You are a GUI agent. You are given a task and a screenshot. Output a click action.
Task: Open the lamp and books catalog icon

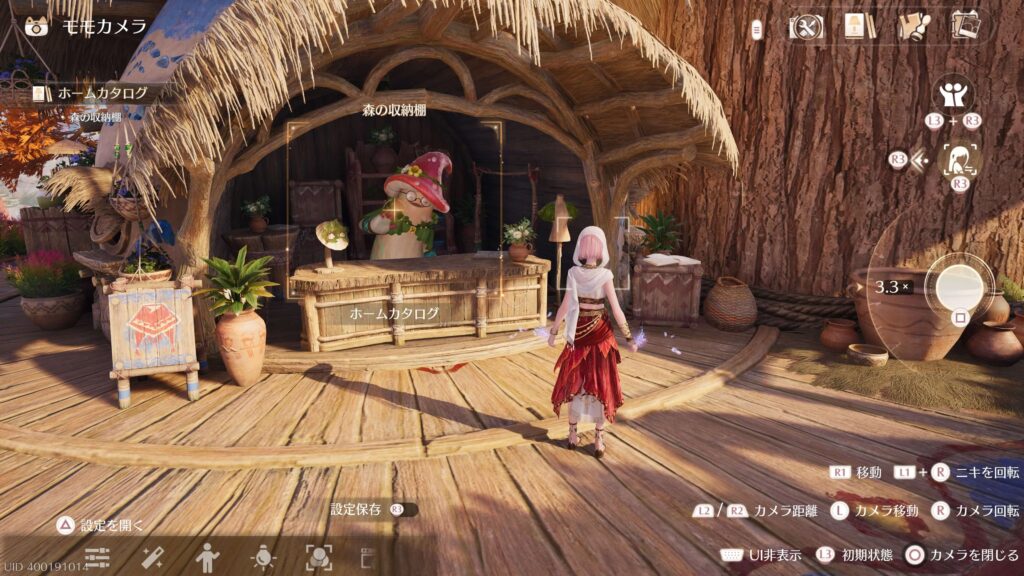pyautogui.click(x=858, y=26)
